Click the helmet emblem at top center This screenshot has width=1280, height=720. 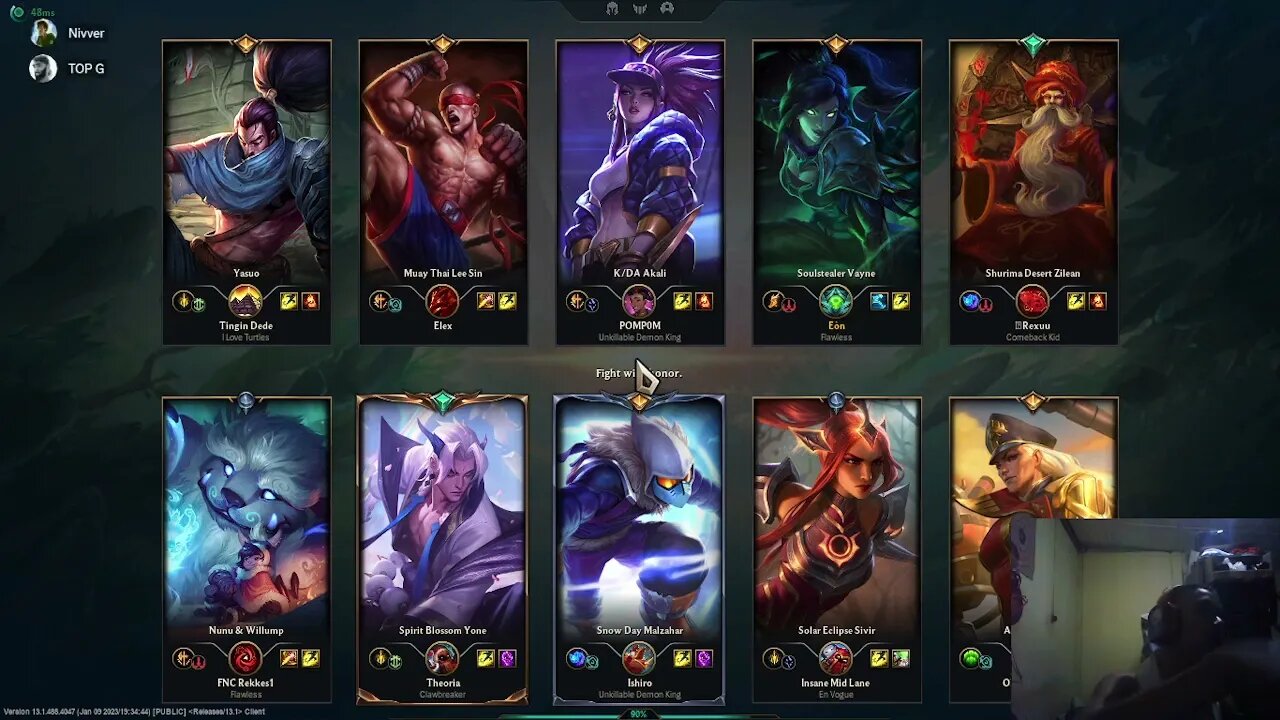click(614, 8)
